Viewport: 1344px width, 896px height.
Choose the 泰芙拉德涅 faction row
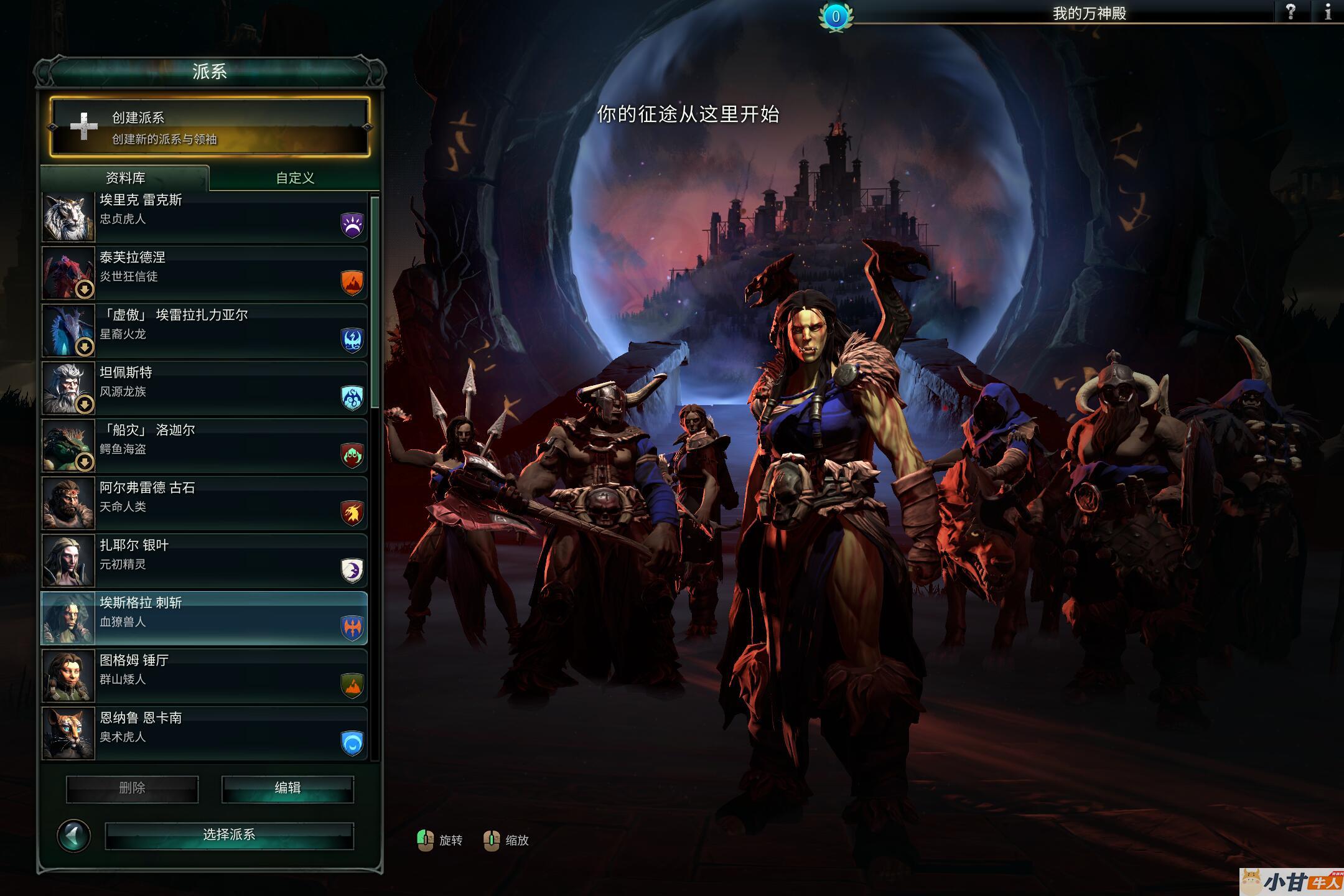click(205, 273)
